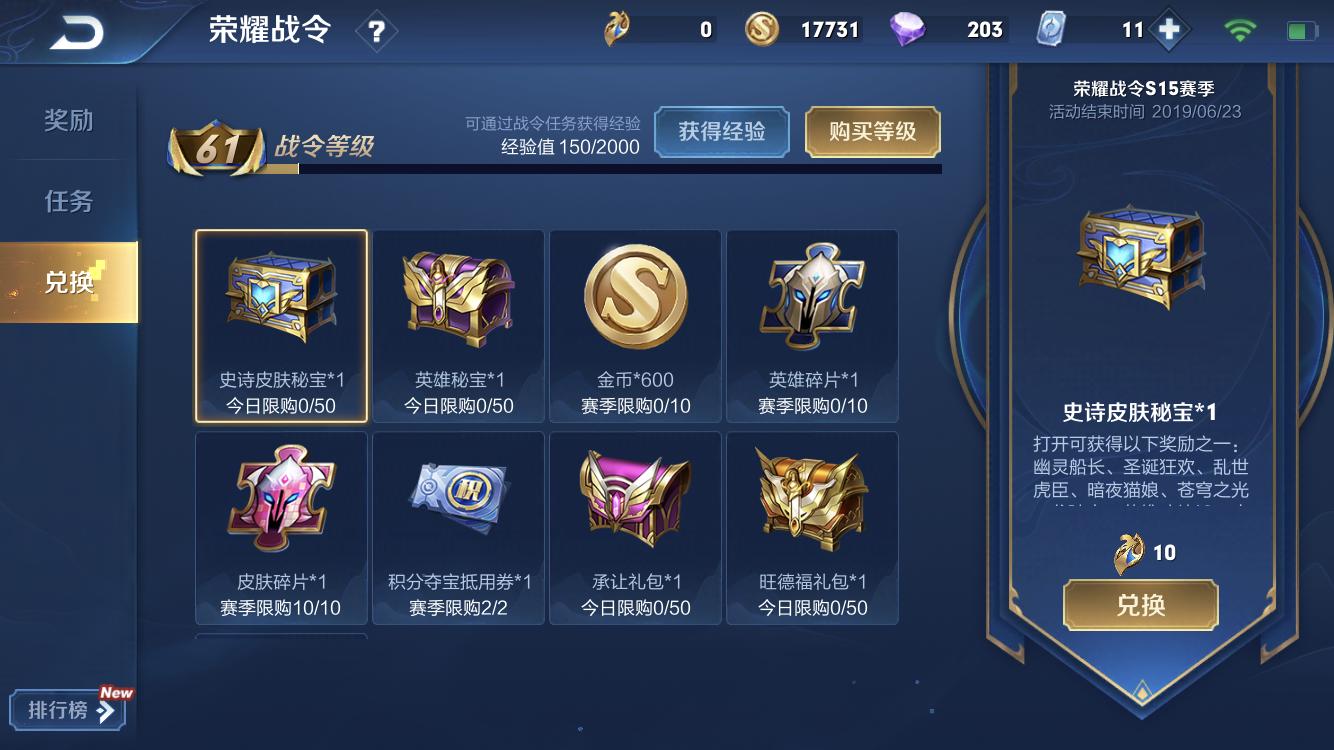Switch to the 奖励 tab
The width and height of the screenshot is (1334, 750).
pos(68,120)
